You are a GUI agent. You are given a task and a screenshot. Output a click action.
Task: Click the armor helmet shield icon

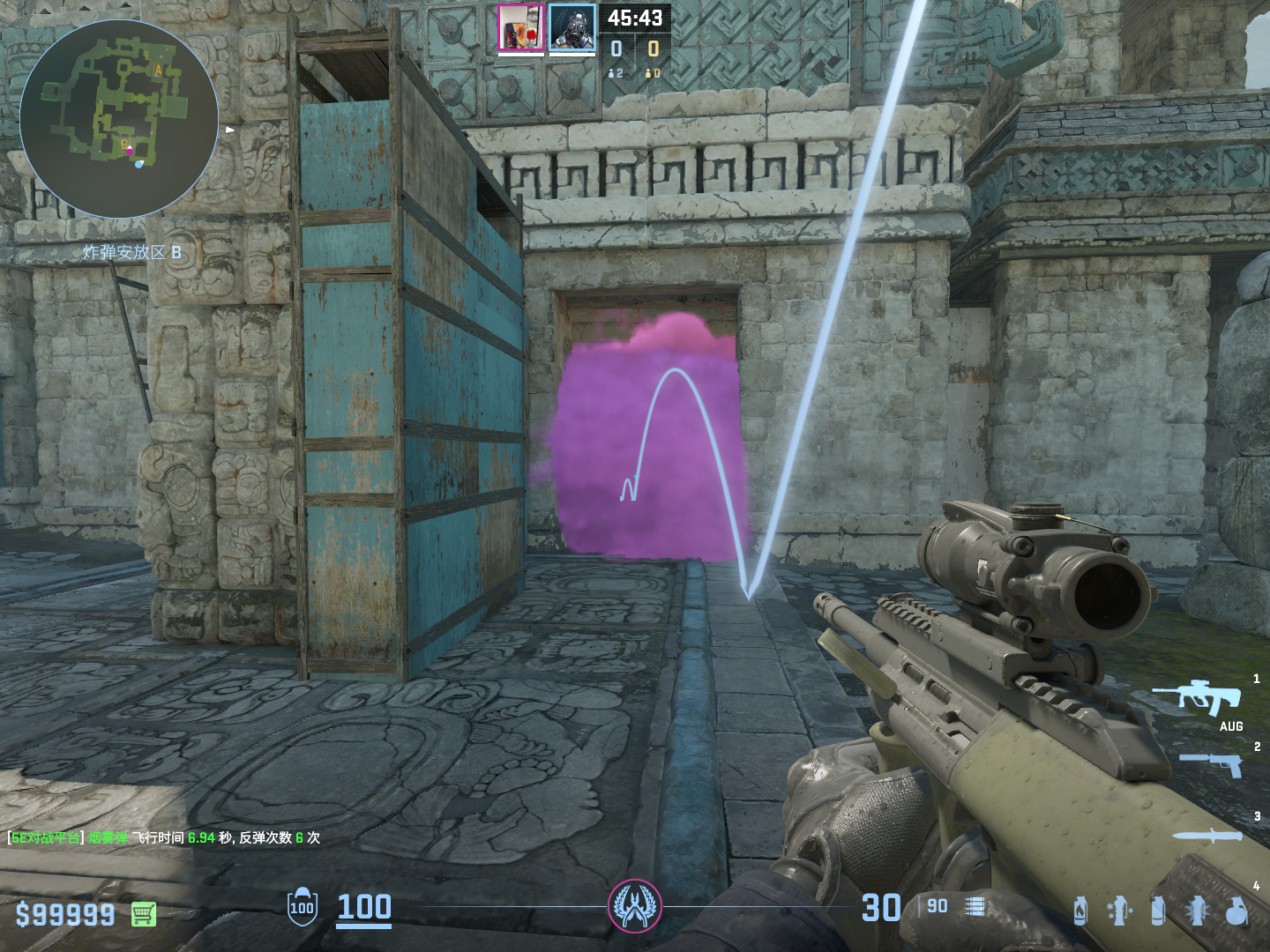pos(302,906)
